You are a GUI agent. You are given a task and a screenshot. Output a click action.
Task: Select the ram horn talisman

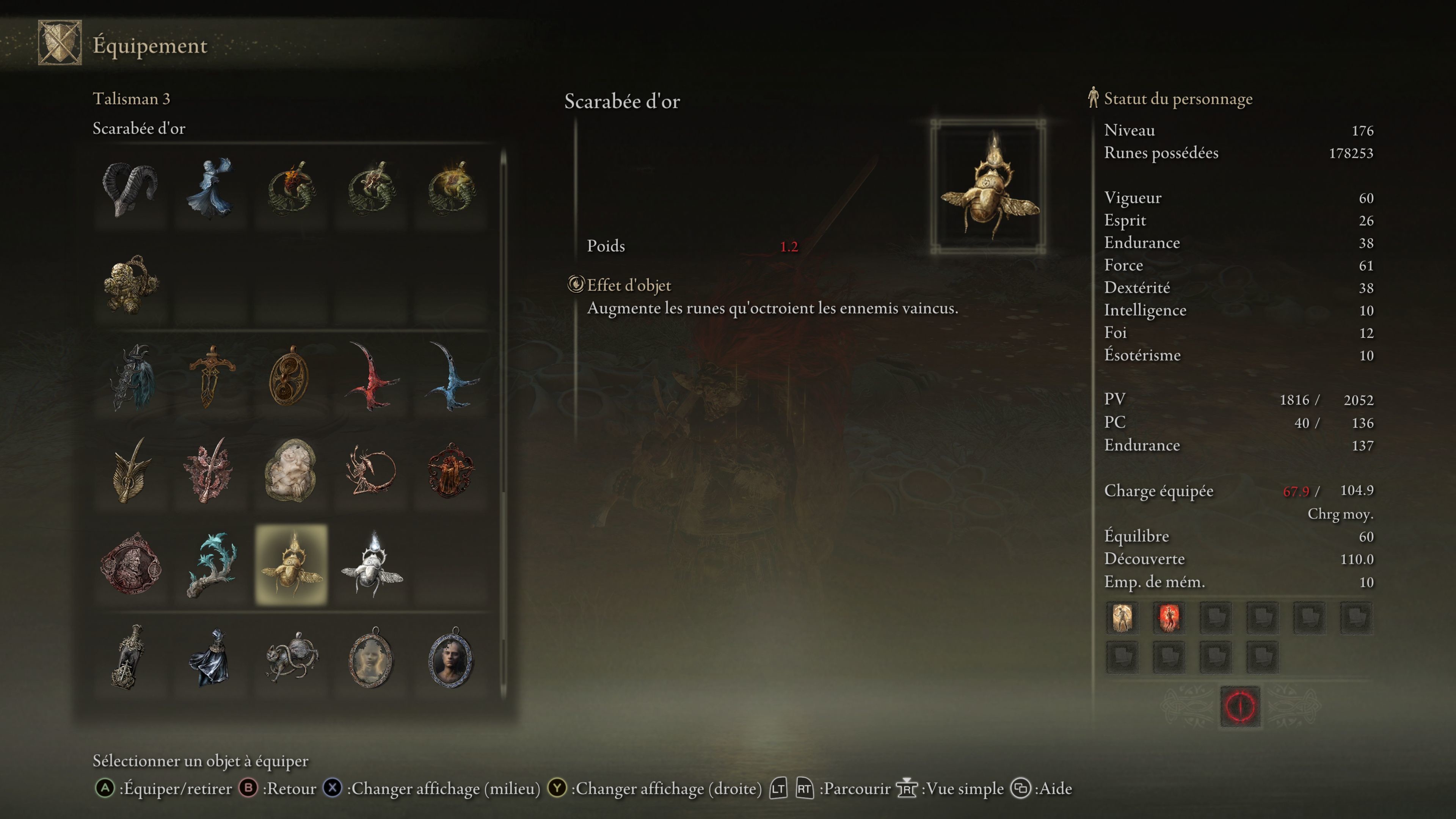[130, 189]
